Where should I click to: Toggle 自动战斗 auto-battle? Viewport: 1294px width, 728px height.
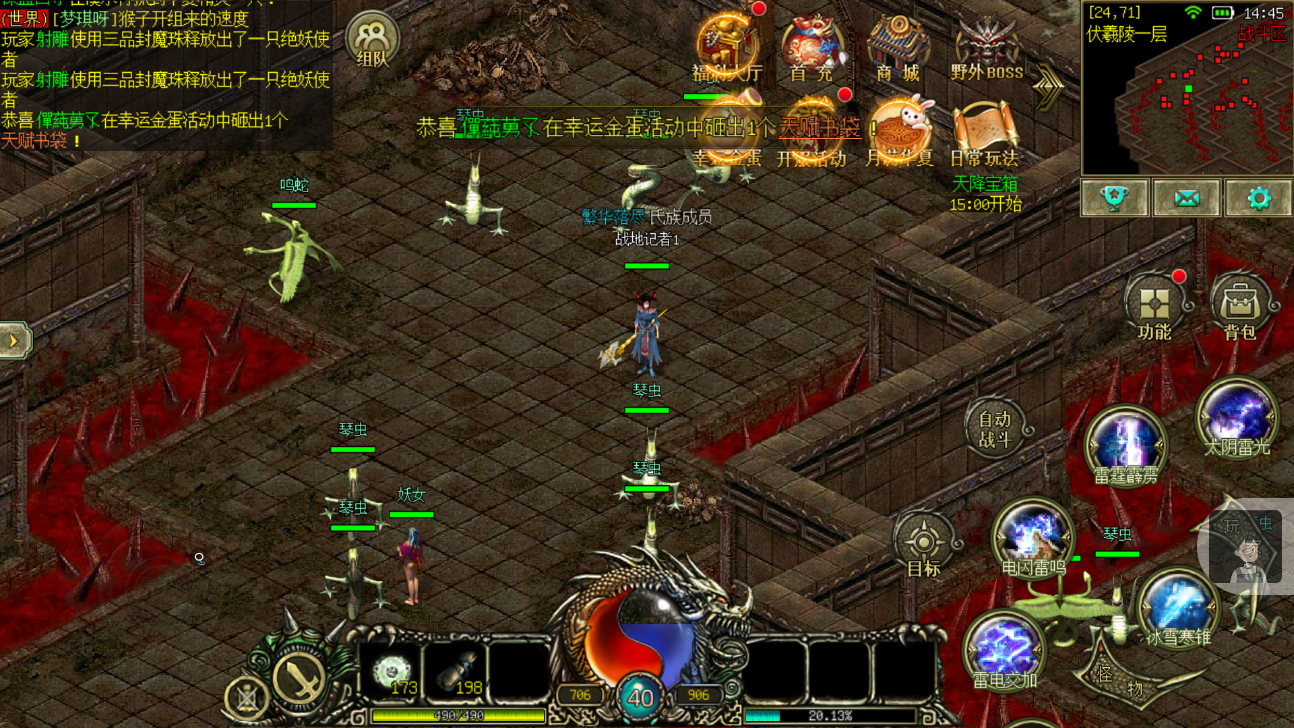coord(995,428)
